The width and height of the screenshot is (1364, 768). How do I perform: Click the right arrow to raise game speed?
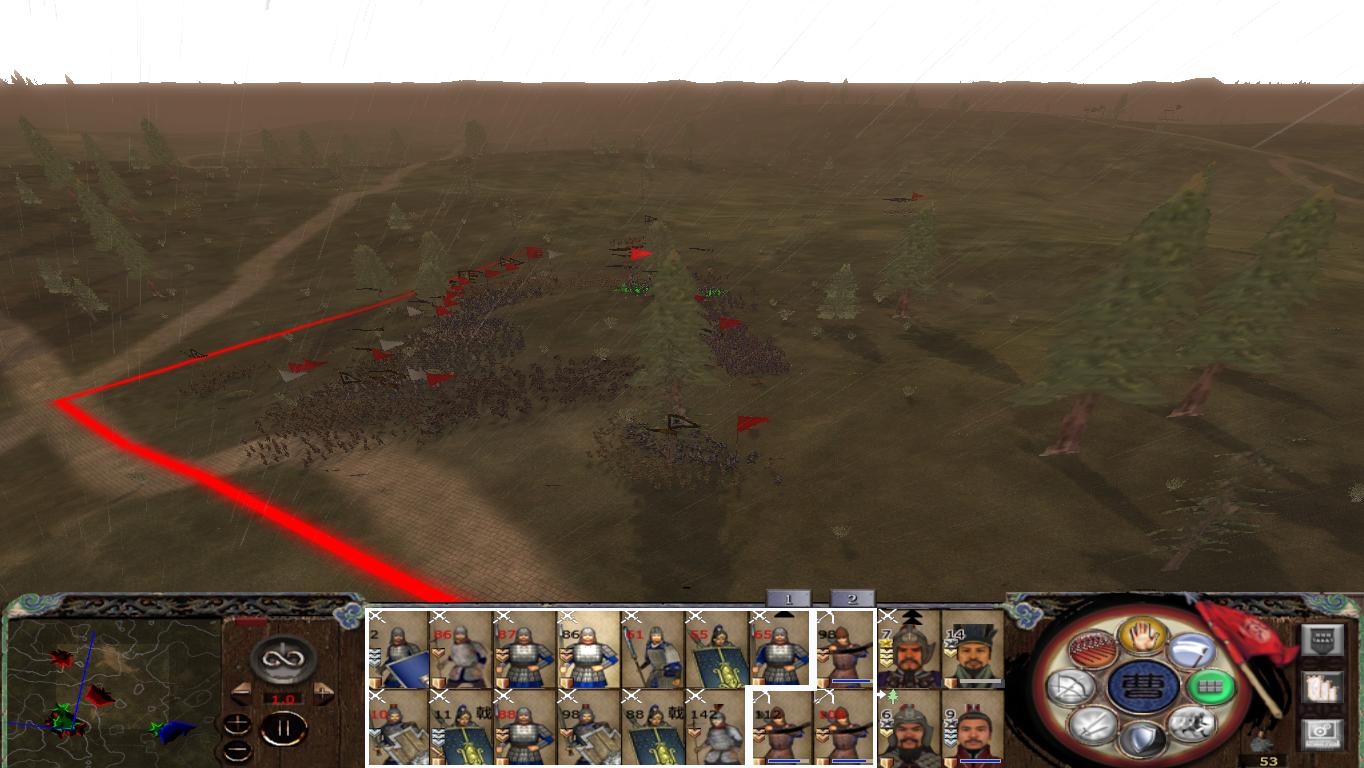point(322,691)
